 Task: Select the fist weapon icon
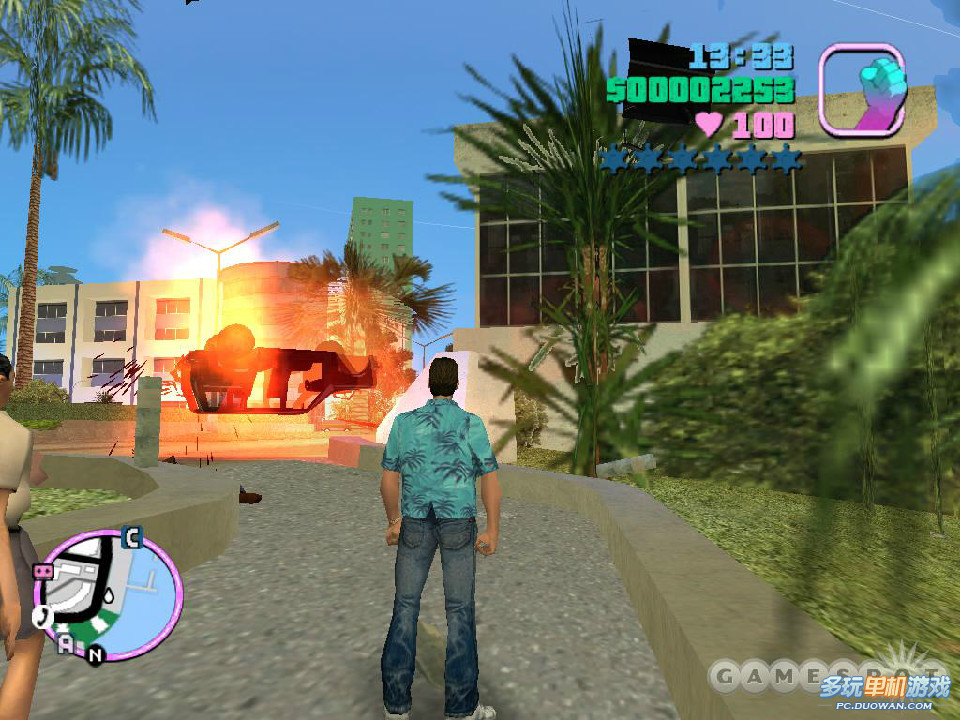(x=862, y=90)
